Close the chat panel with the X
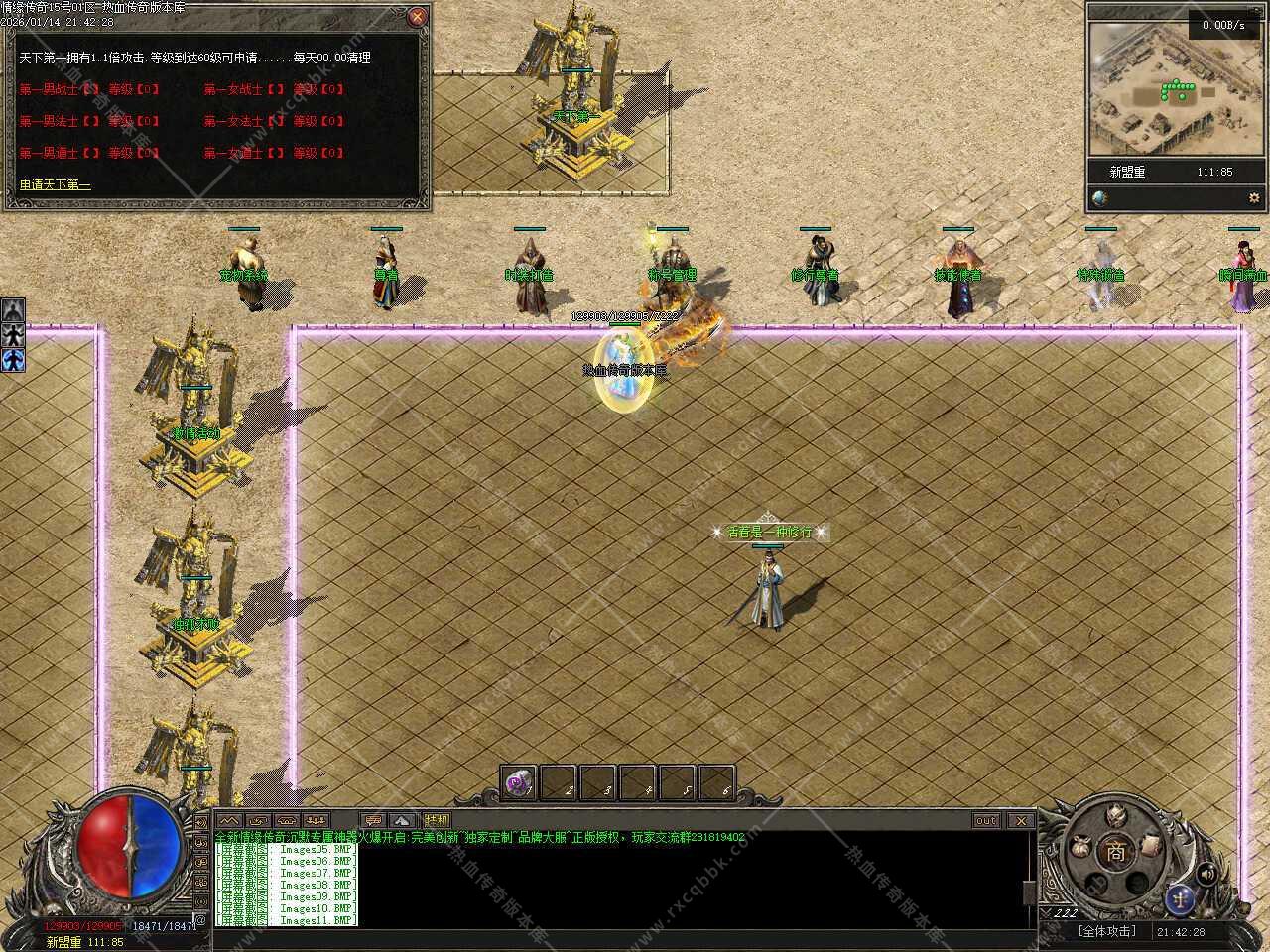The width and height of the screenshot is (1270, 952). click(x=1020, y=820)
